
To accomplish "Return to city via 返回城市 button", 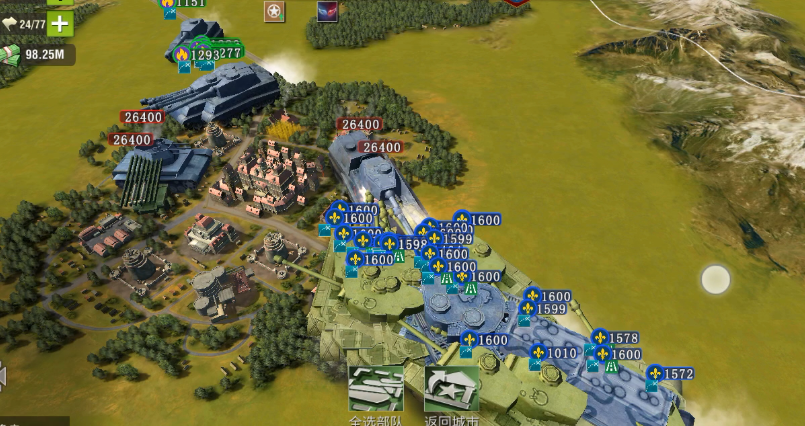I will click(451, 389).
